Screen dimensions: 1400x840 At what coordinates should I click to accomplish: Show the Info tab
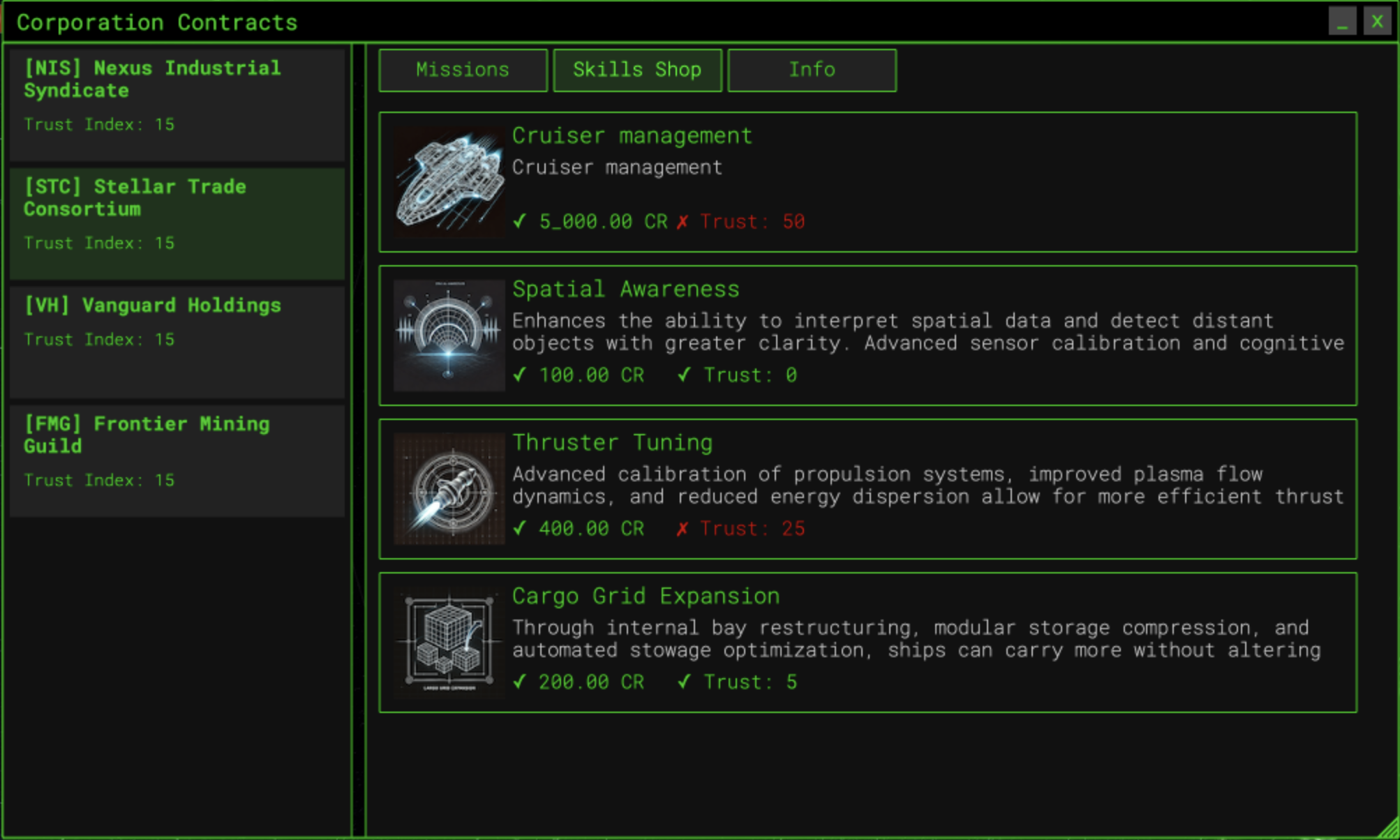click(x=812, y=70)
